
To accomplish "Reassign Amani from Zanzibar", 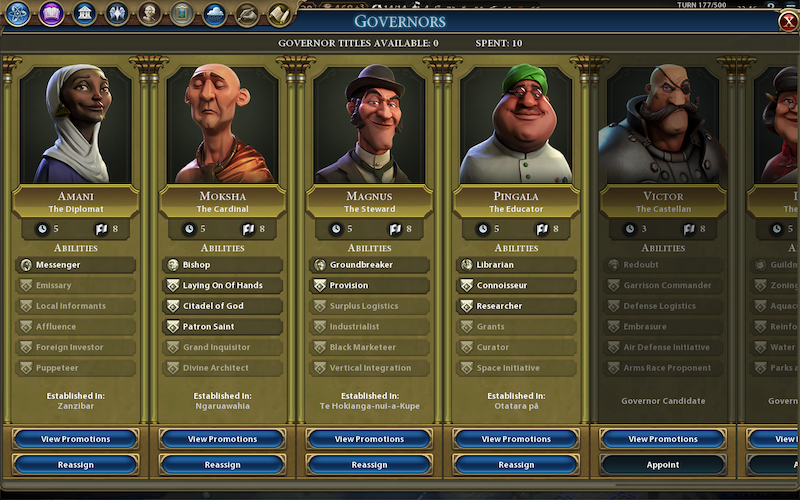I will click(x=75, y=464).
